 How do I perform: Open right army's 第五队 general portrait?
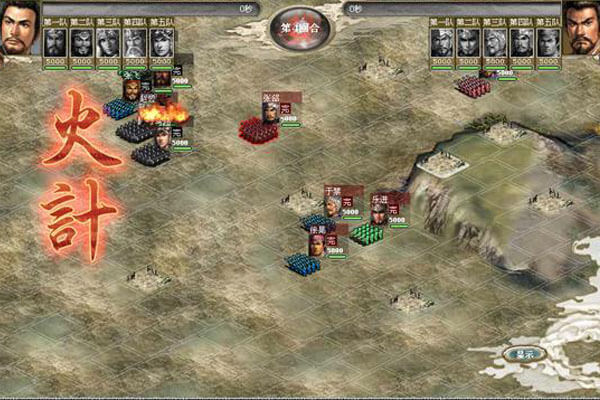point(547,42)
